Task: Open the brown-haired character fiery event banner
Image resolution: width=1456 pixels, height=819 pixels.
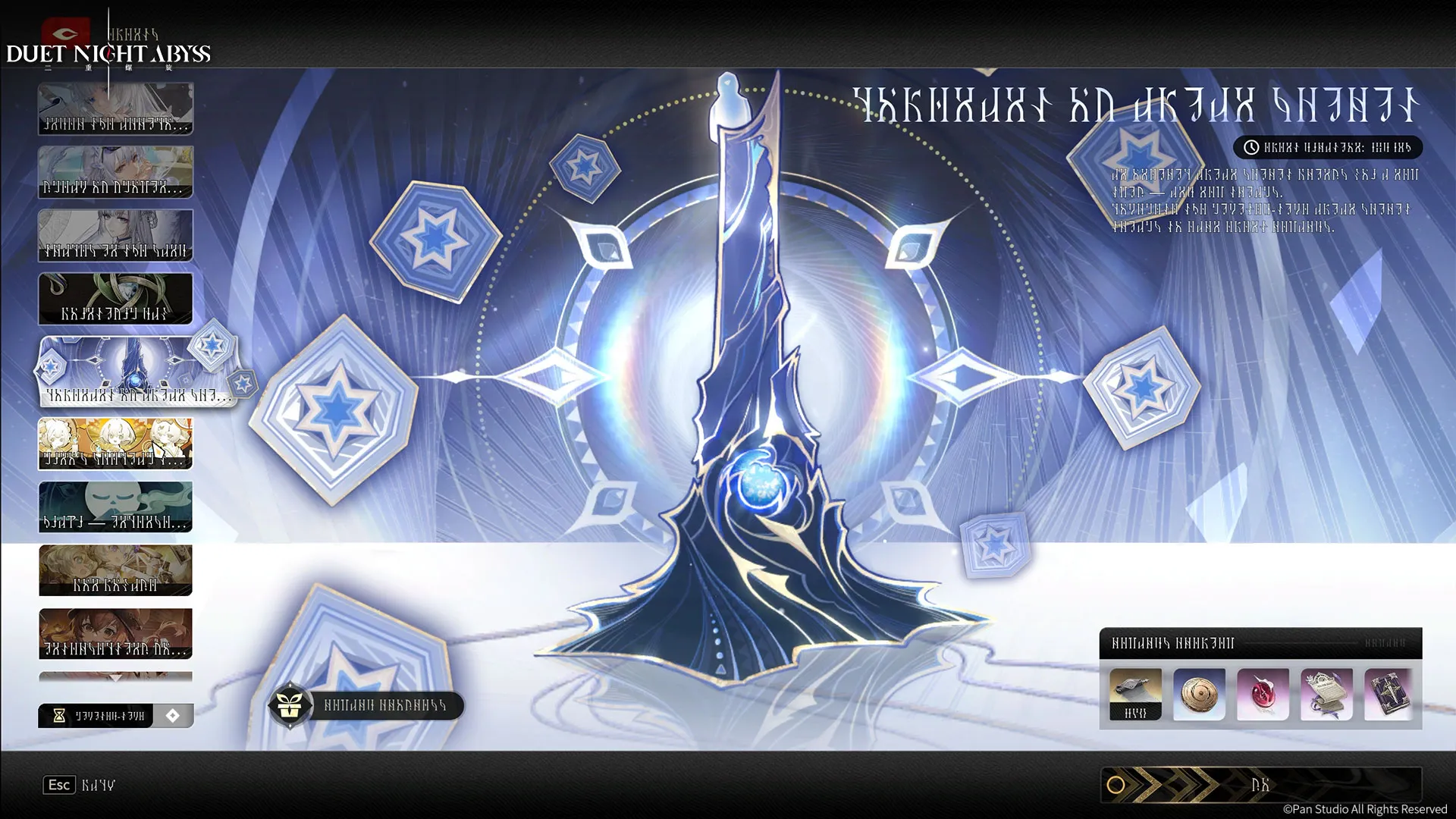Action: click(115, 633)
